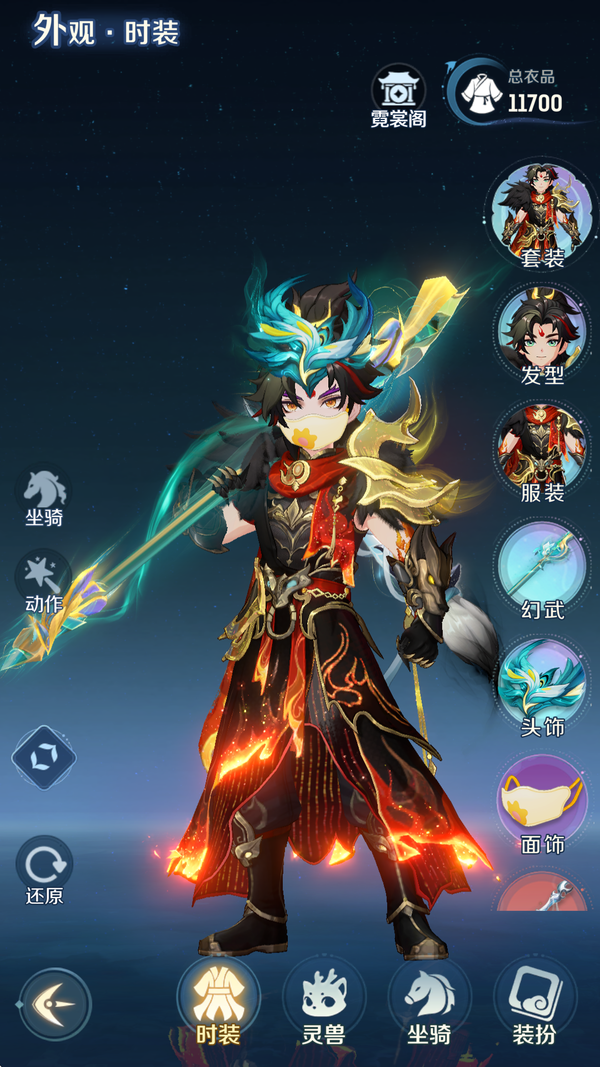Switch to the 灵兽 spirit pet tab
The height and width of the screenshot is (1067, 600).
point(324,1000)
